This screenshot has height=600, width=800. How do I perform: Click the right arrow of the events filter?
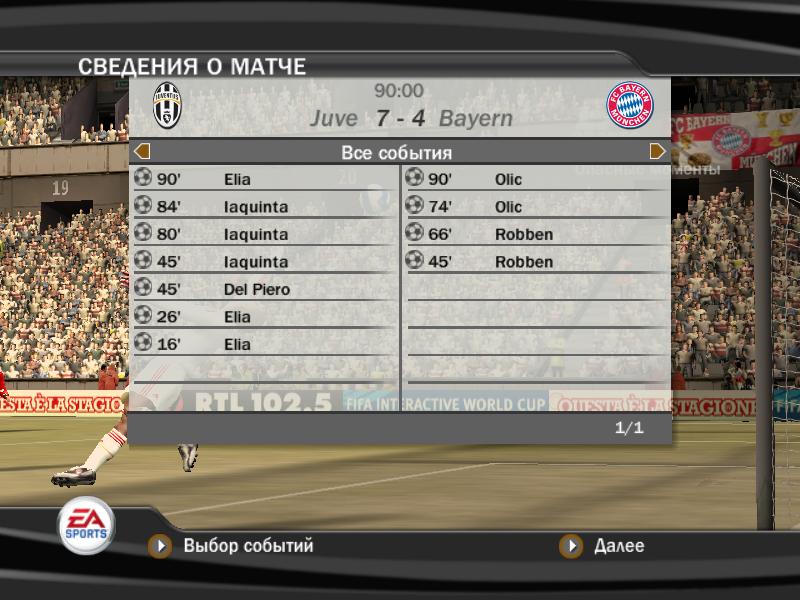tap(657, 152)
